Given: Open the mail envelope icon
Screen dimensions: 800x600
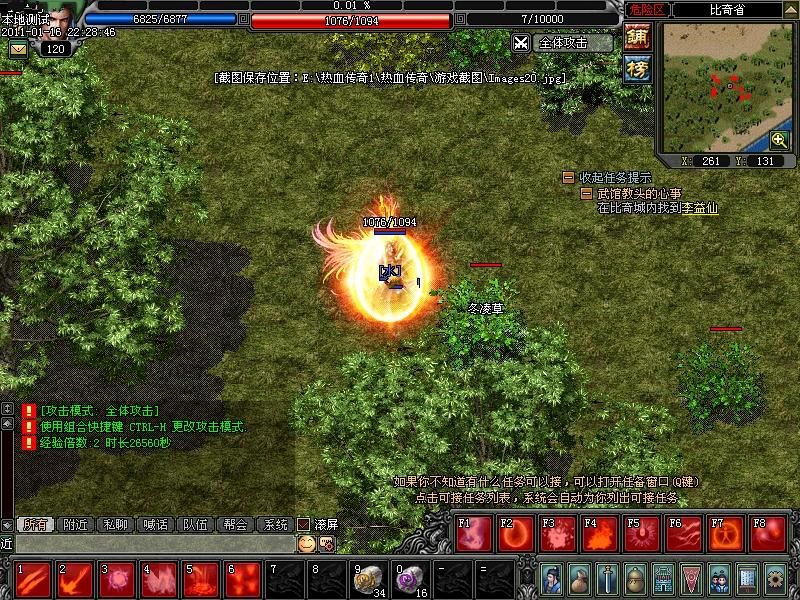Looking at the screenshot, I should tap(18, 49).
